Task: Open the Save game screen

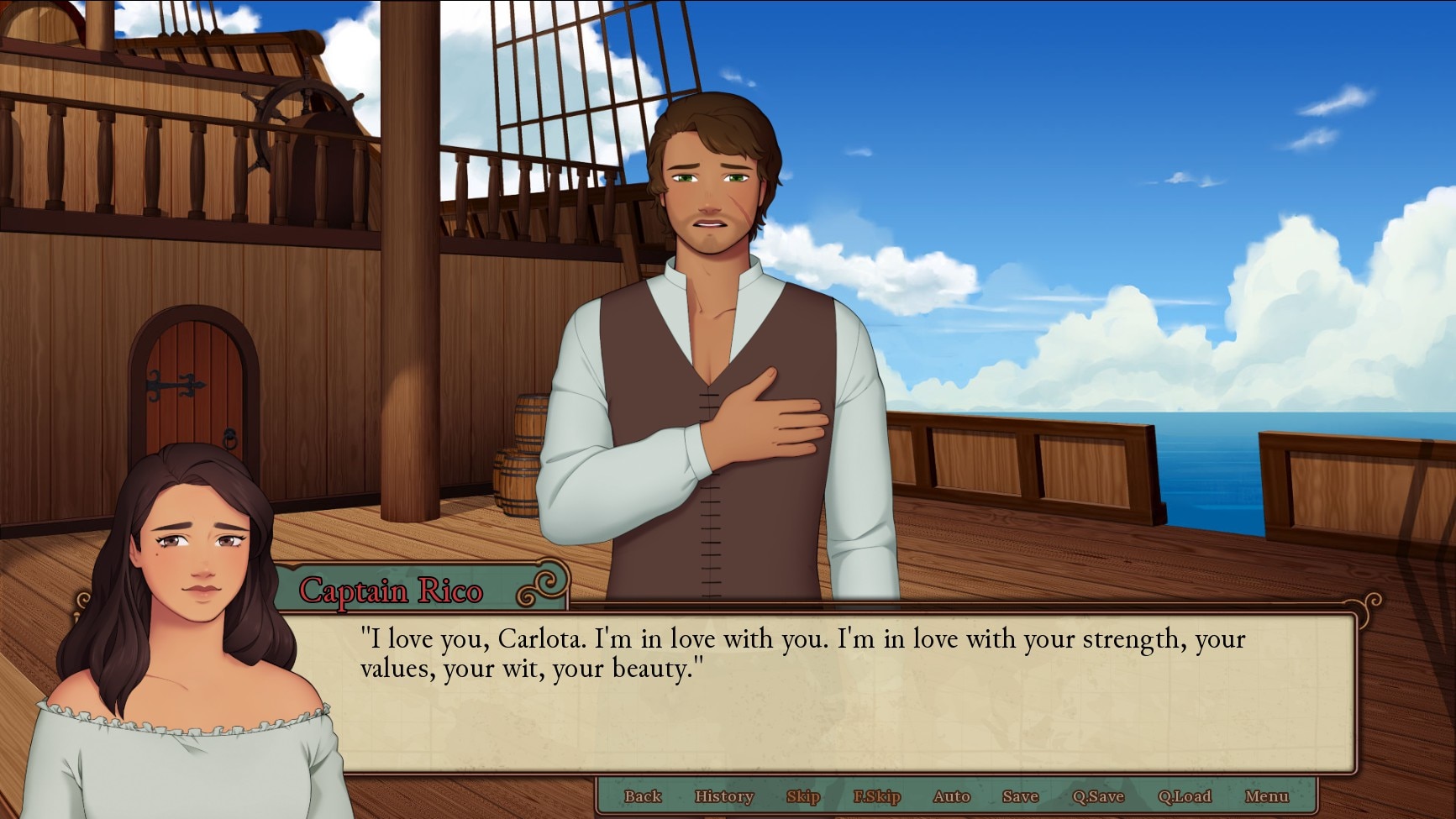Action: [x=1020, y=796]
